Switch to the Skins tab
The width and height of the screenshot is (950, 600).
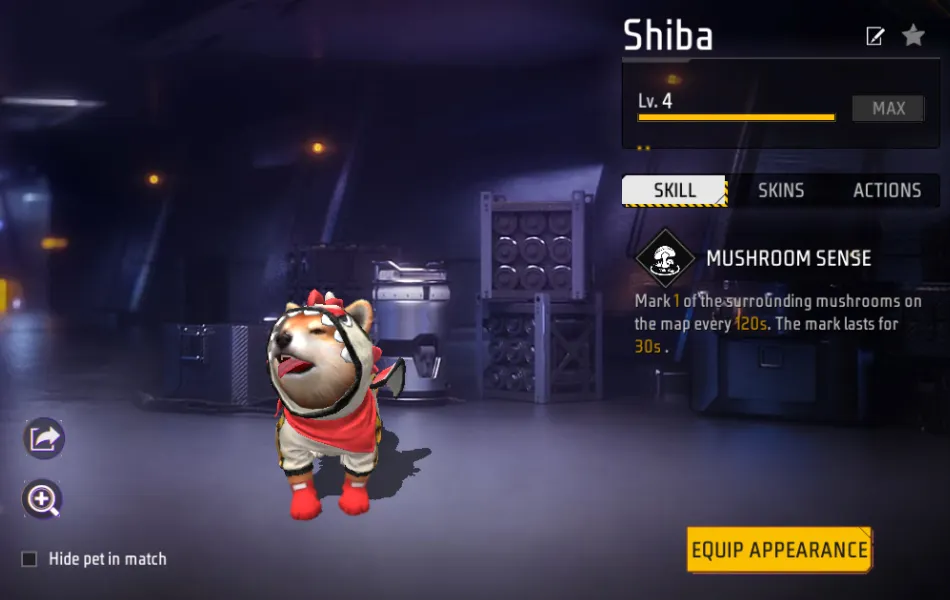pyautogui.click(x=781, y=190)
